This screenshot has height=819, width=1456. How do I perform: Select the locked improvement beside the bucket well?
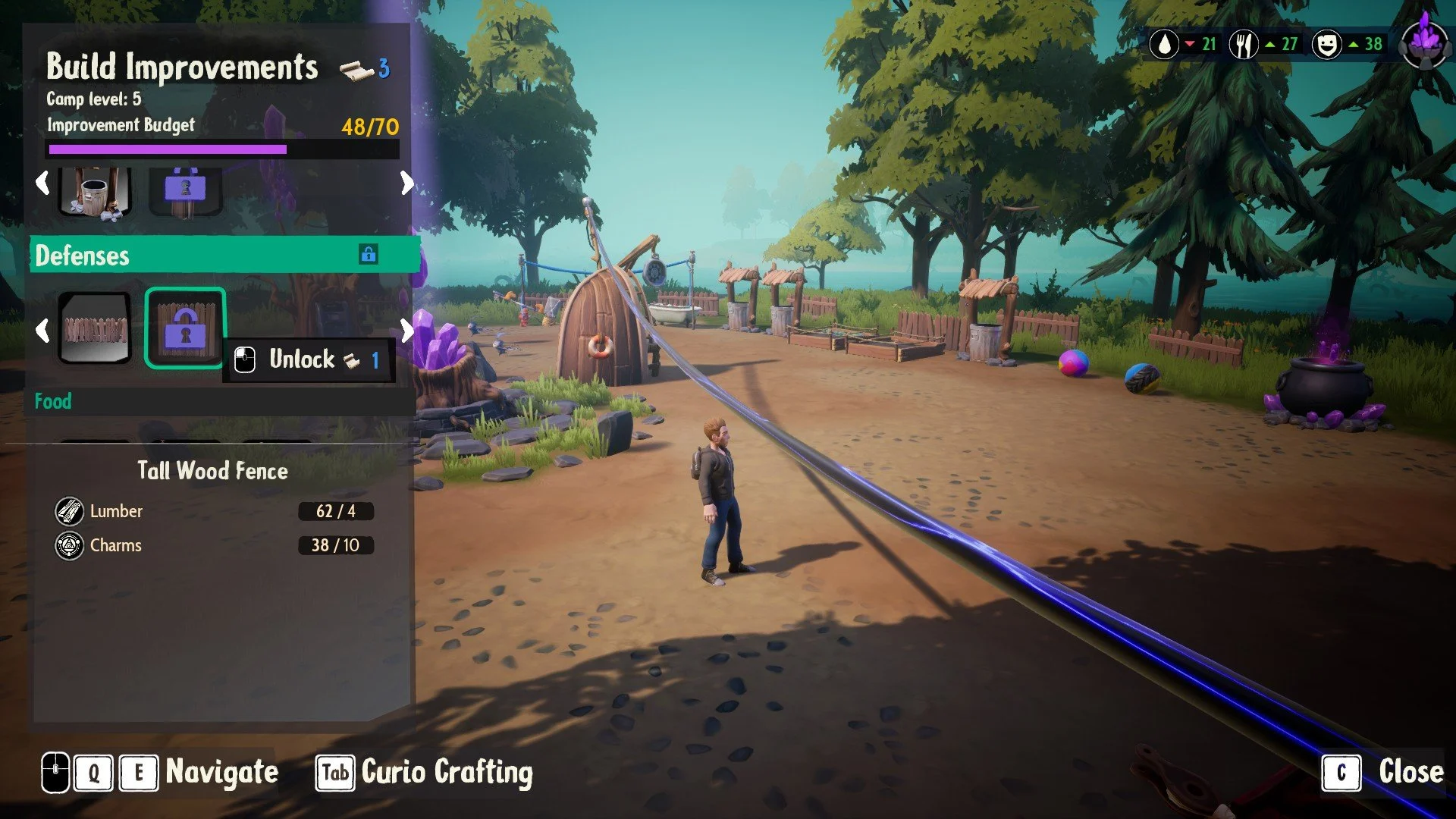pyautogui.click(x=185, y=191)
